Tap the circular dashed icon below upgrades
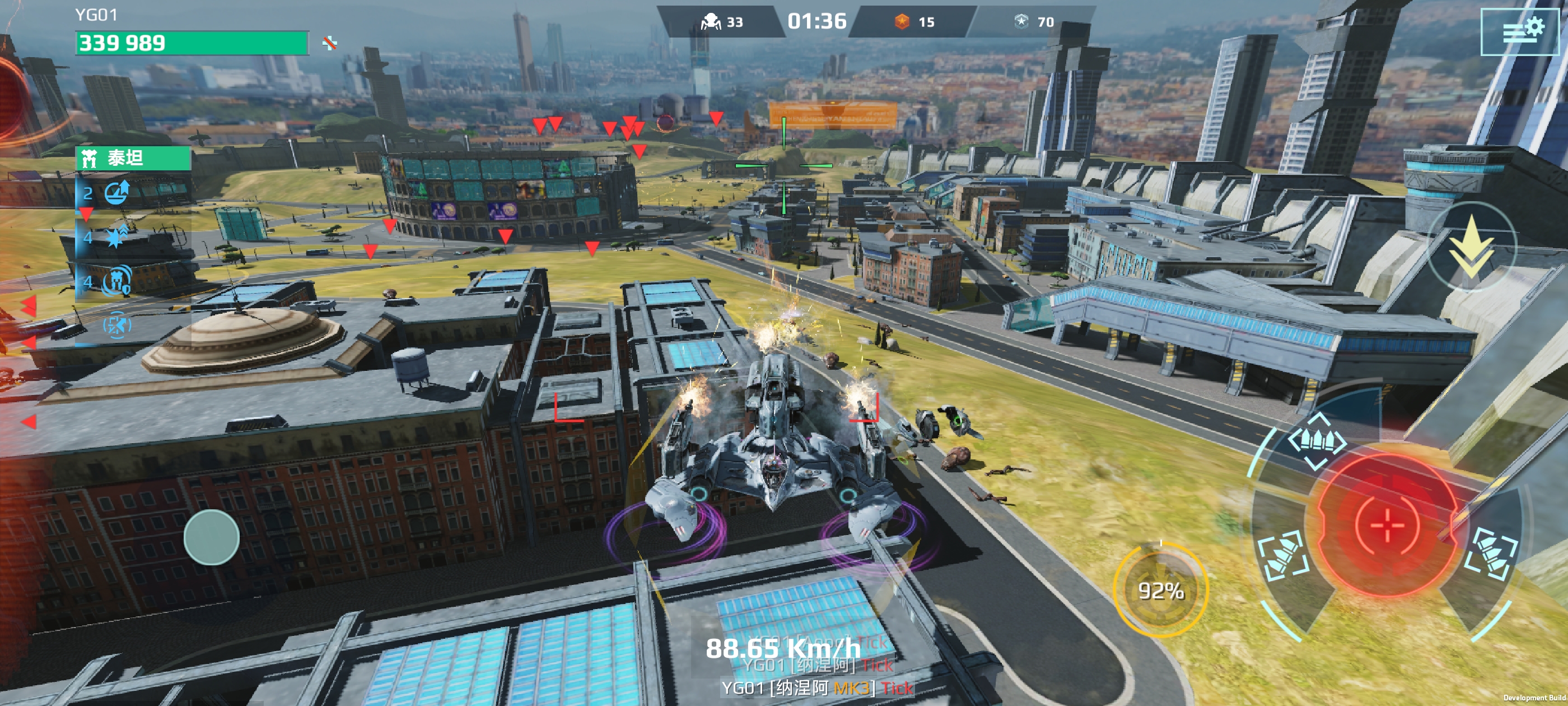 tap(116, 326)
